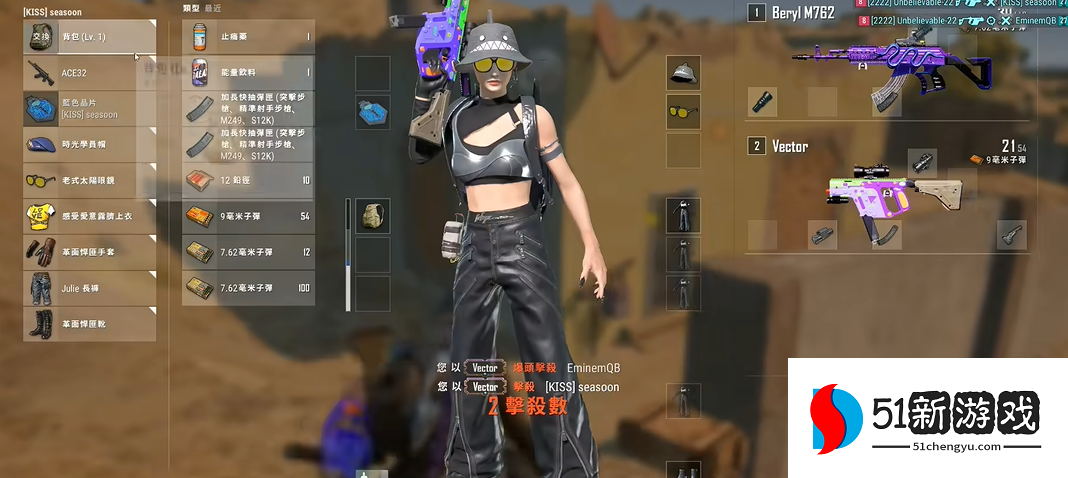Select the 12 鉛徑 shotgun ammo row
The width and height of the screenshot is (1068, 478).
(248, 180)
